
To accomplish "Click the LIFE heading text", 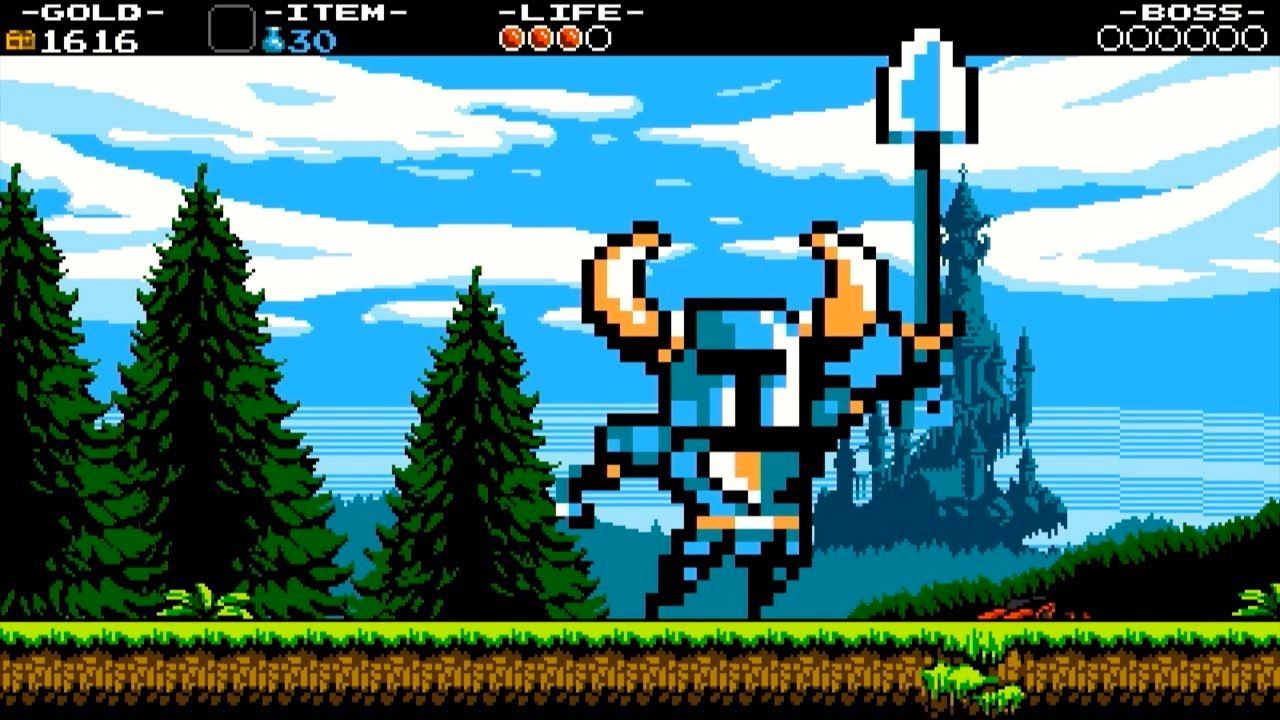I will click(568, 13).
